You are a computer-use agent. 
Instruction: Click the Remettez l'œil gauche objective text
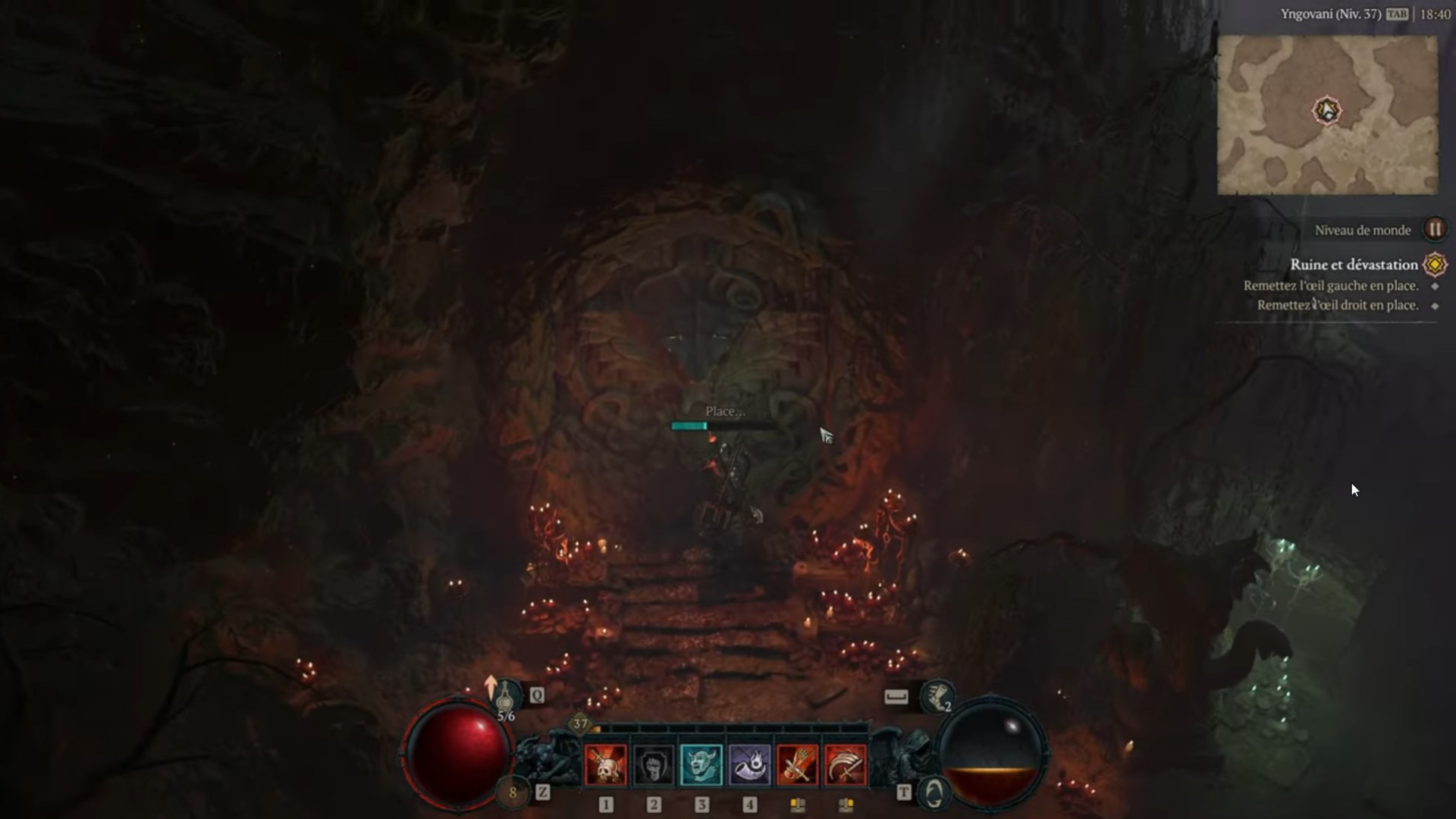1330,286
